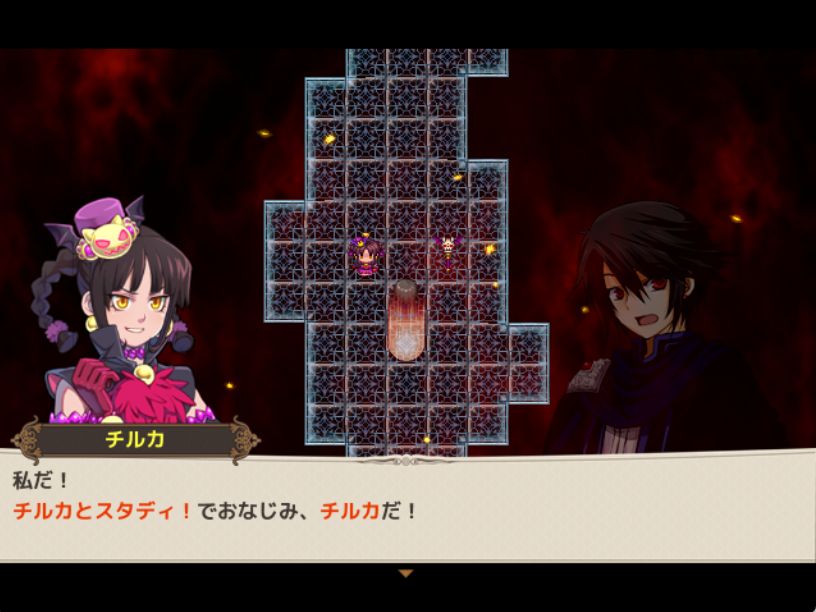Click the orange continue arrow below the dialogue
The image size is (816, 612).
tap(405, 574)
